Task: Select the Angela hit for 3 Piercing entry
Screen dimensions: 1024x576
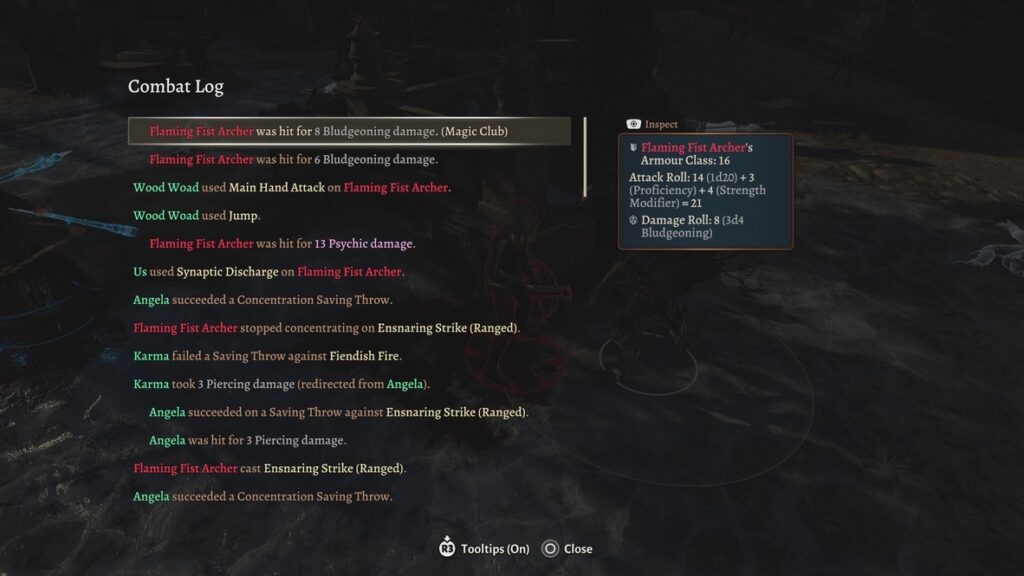Action: point(247,440)
